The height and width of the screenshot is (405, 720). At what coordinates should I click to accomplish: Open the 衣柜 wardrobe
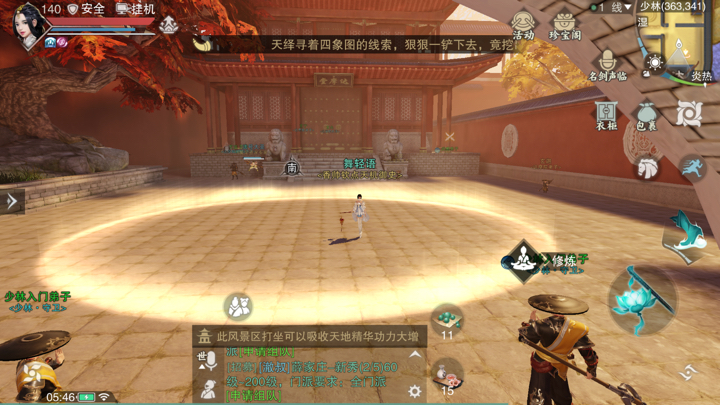point(606,114)
